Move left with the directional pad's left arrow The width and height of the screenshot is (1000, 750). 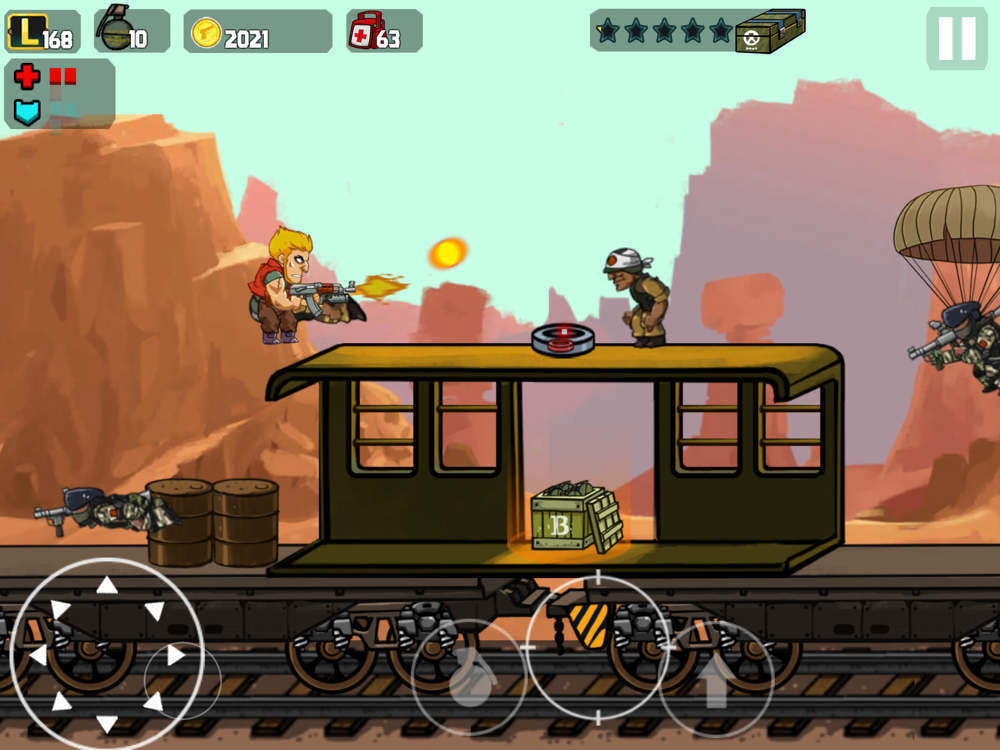click(36, 656)
